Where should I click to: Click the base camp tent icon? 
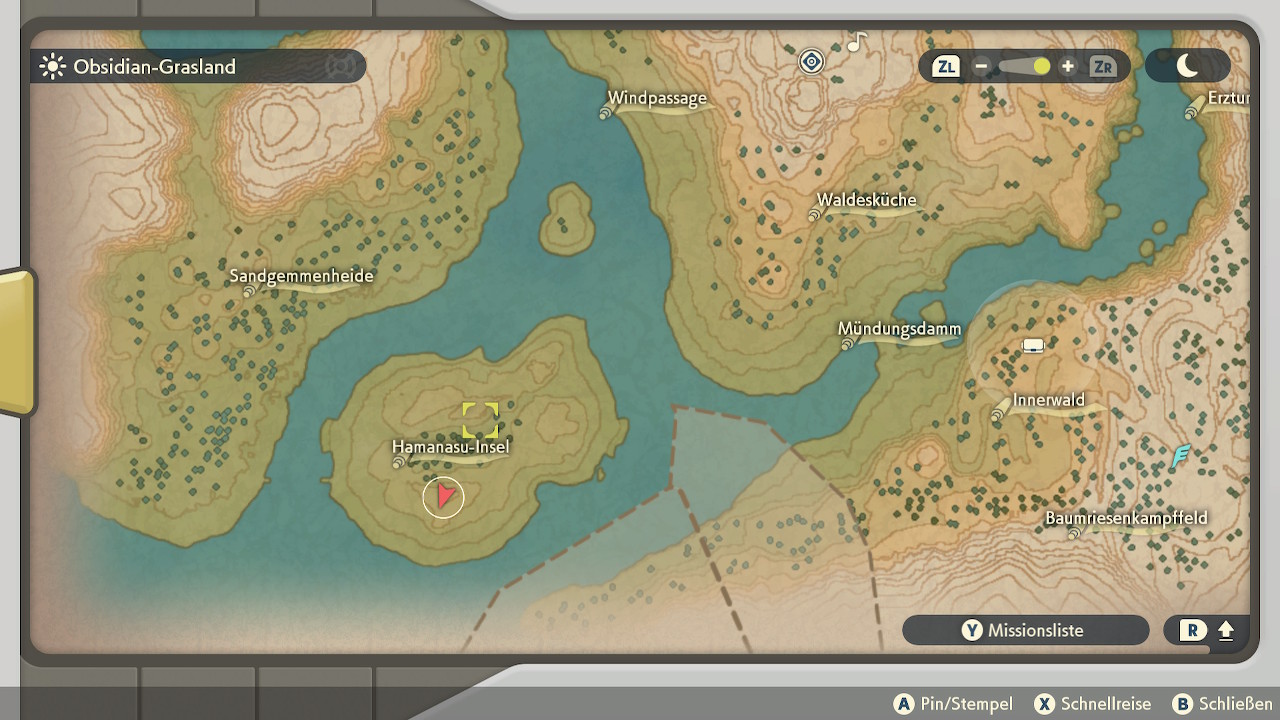pyautogui.click(x=1033, y=346)
